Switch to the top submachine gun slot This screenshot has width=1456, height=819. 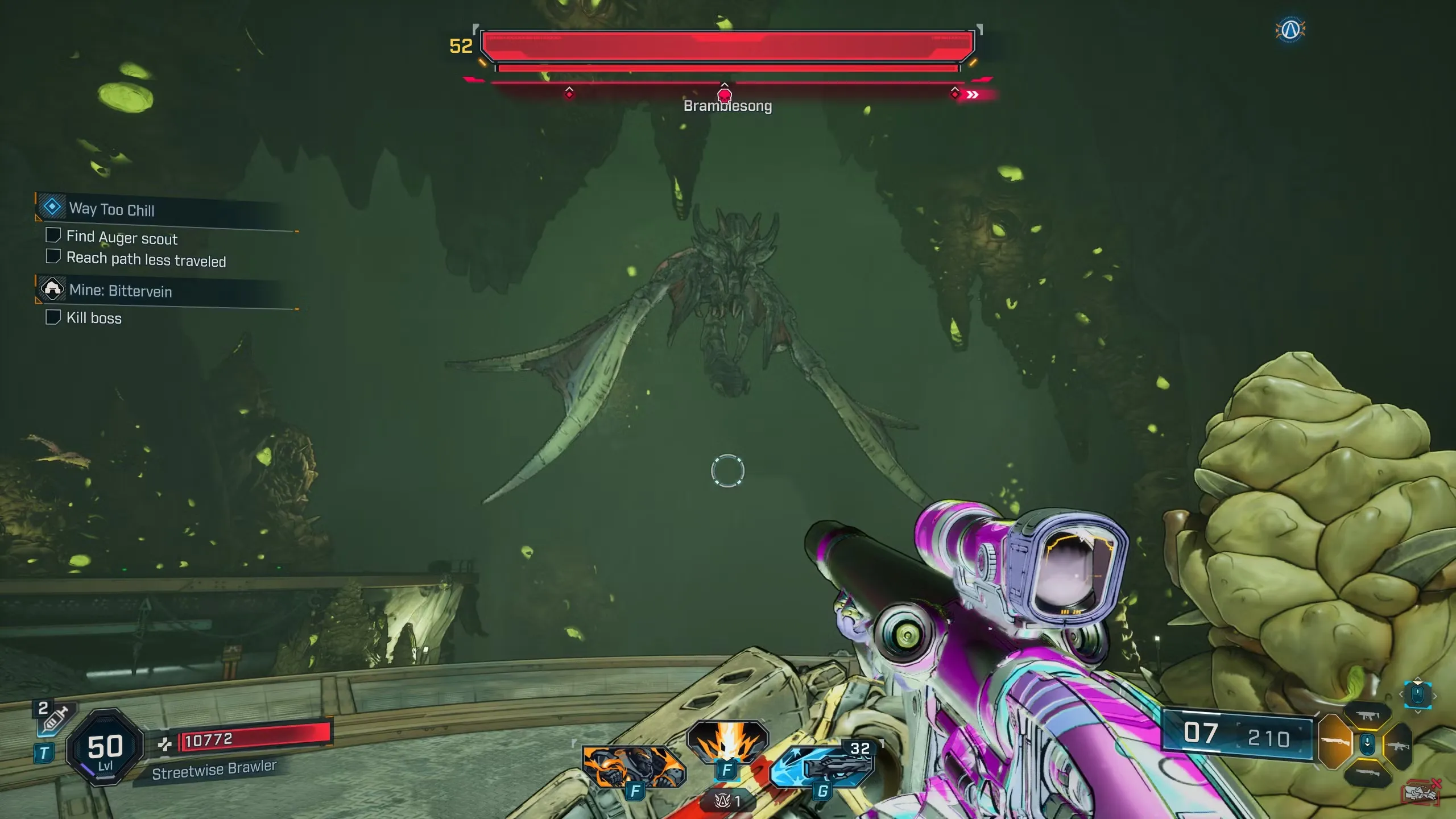tap(1367, 715)
